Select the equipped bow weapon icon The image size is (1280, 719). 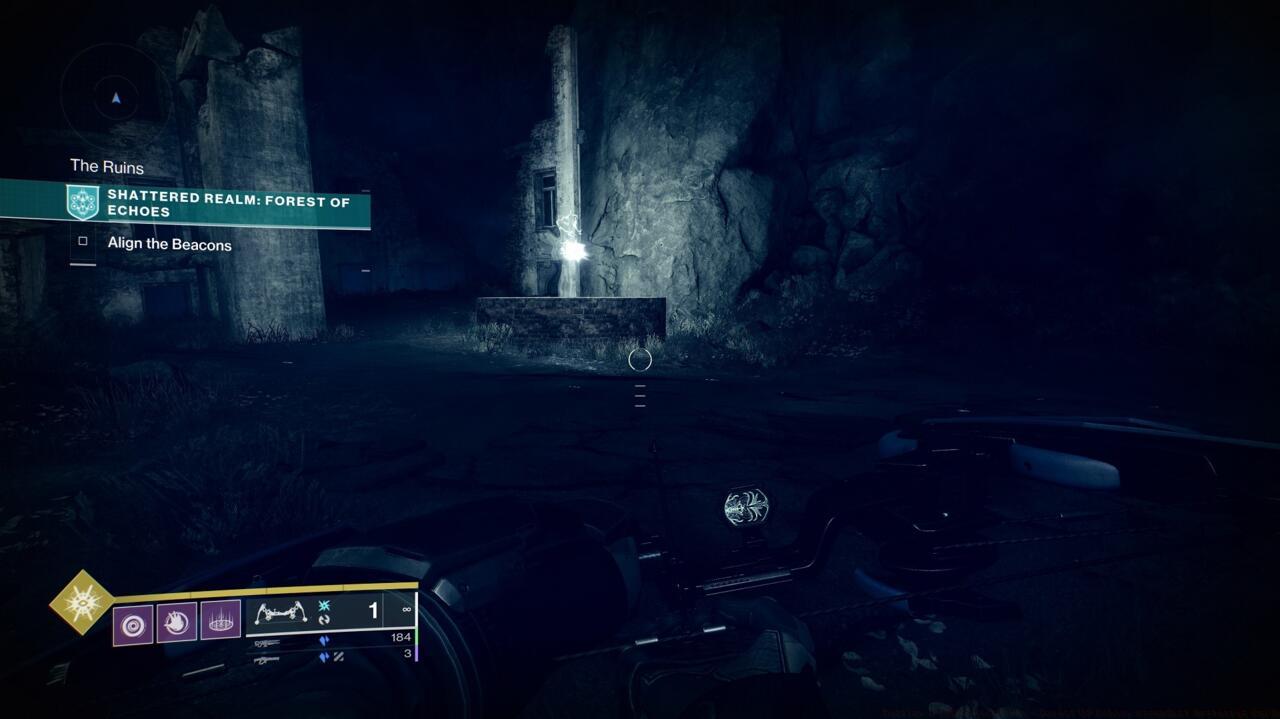(280, 613)
